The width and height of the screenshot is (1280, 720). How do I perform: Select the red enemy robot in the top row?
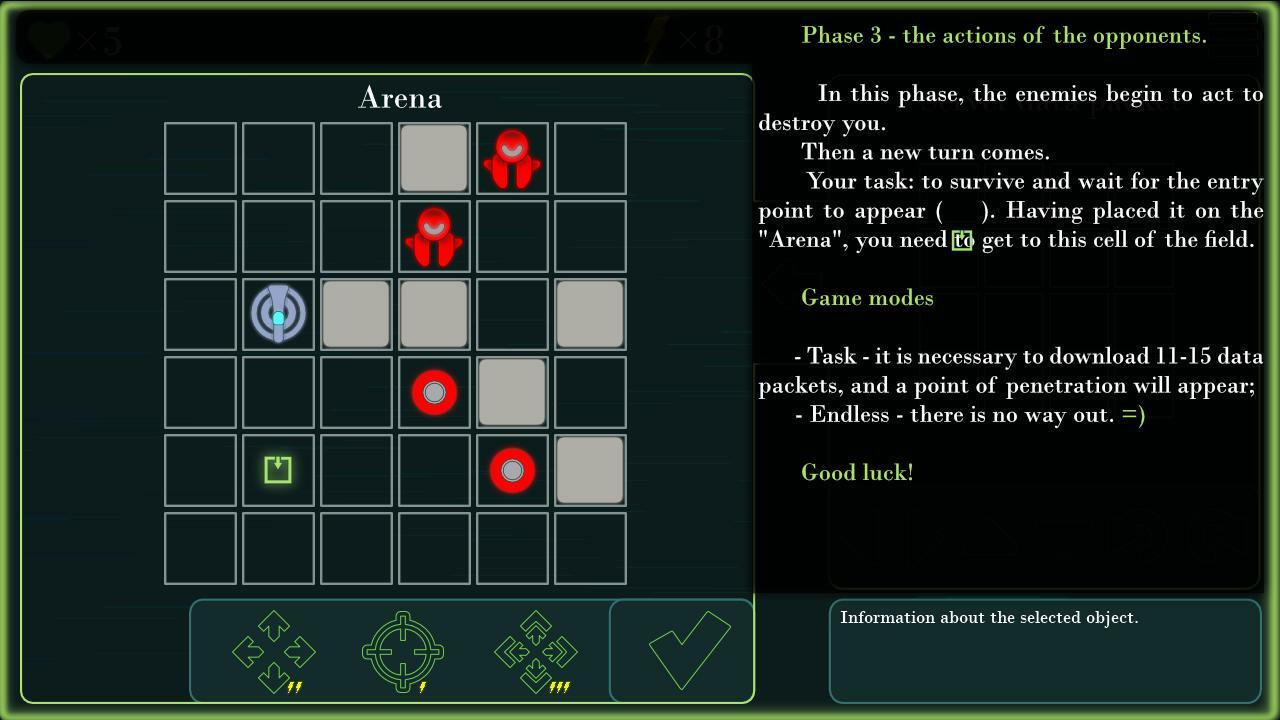(x=512, y=157)
